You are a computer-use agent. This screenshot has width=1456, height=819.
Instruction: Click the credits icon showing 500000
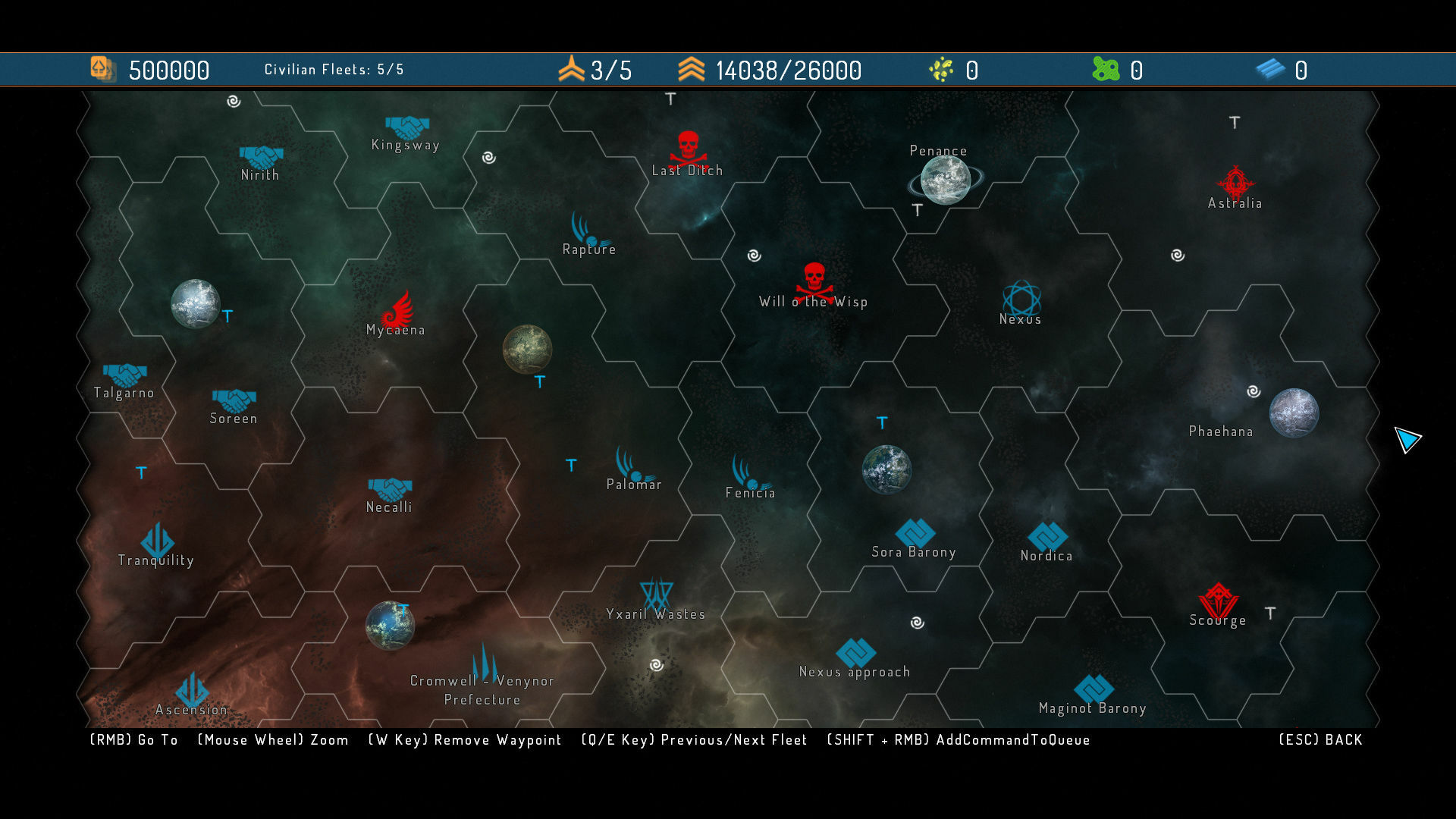click(102, 70)
